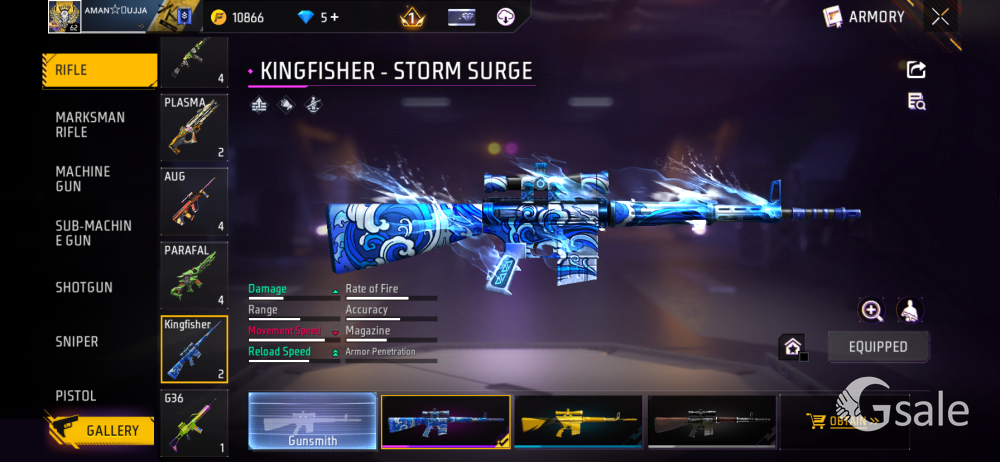1000x462 pixels.
Task: Open the Gunsmith skin slot
Action: coord(313,421)
